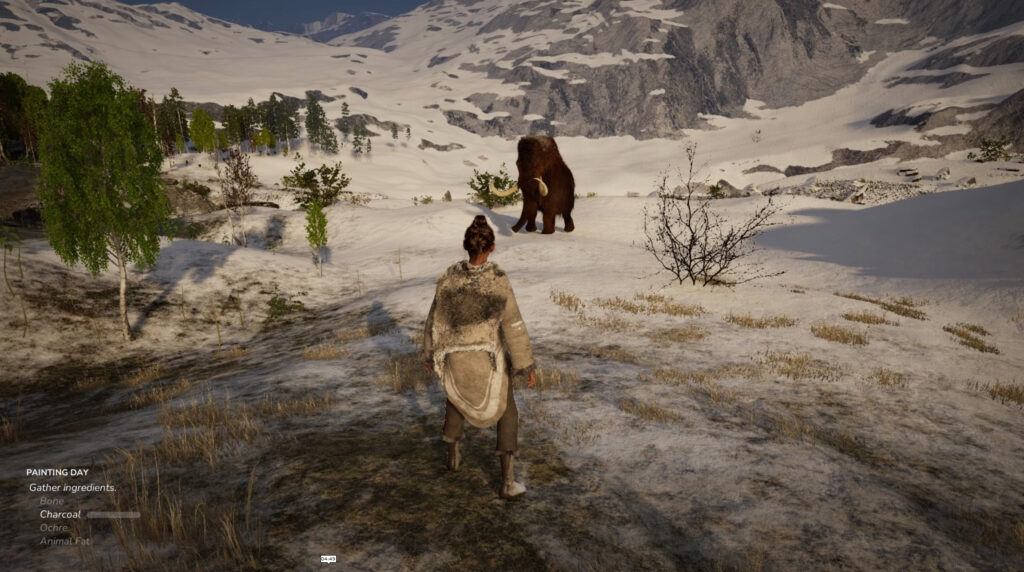Pick the Ochre ingredient entry
This screenshot has height=572, width=1024.
point(54,527)
